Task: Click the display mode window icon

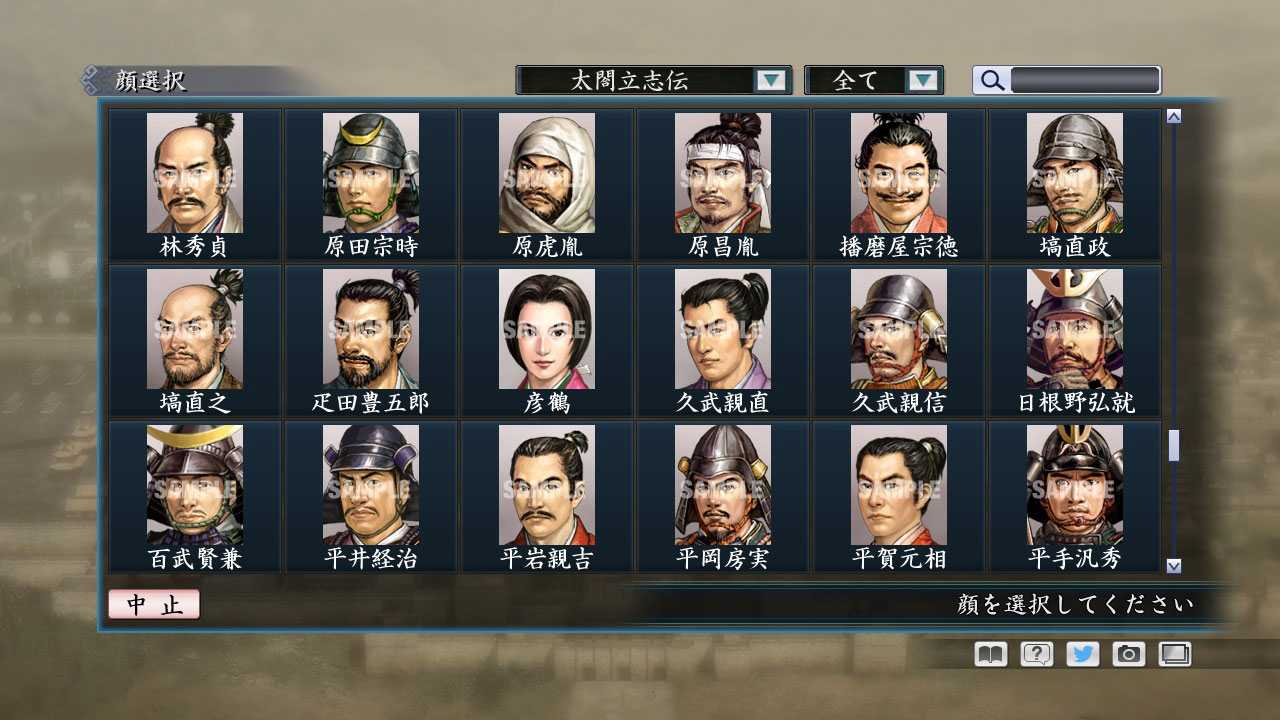Action: [x=1174, y=653]
